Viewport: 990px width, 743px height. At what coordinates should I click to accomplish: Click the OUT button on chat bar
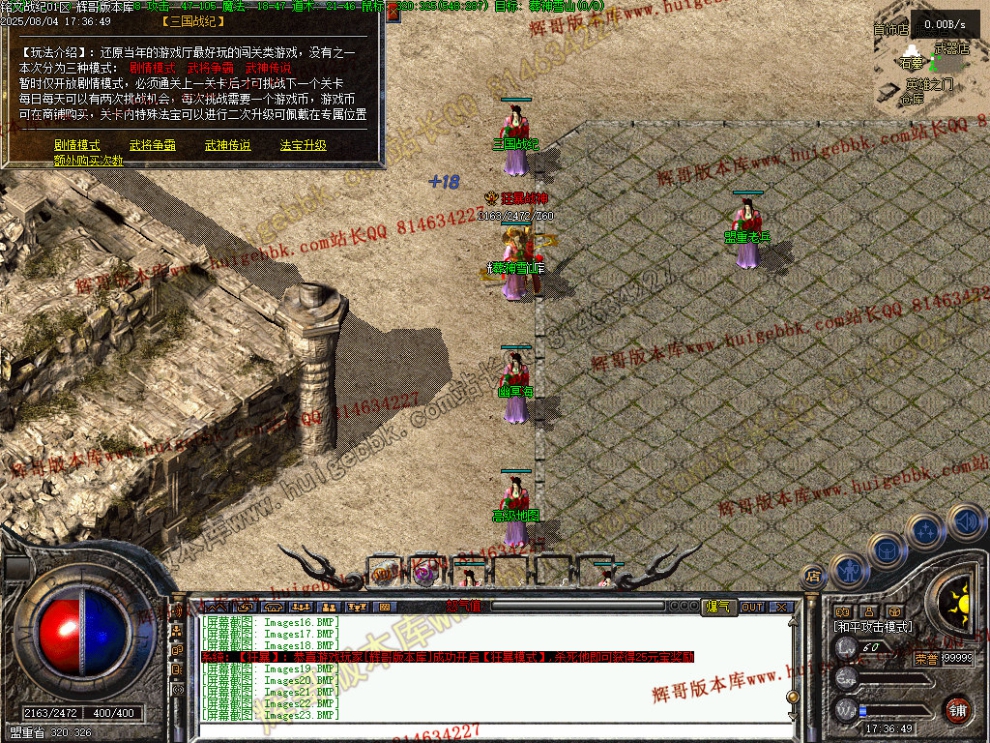click(x=752, y=607)
